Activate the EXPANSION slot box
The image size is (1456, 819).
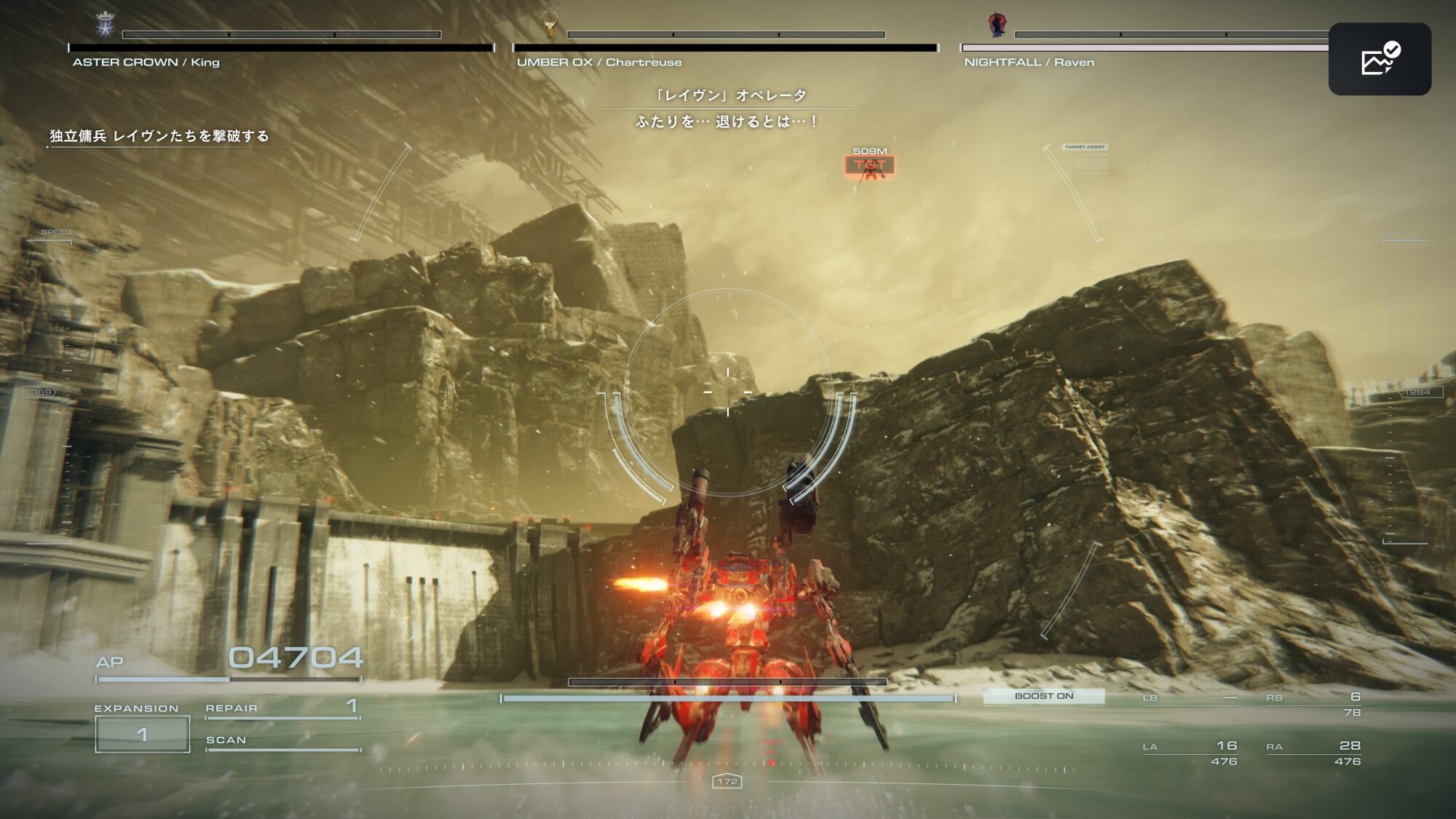coord(143,734)
